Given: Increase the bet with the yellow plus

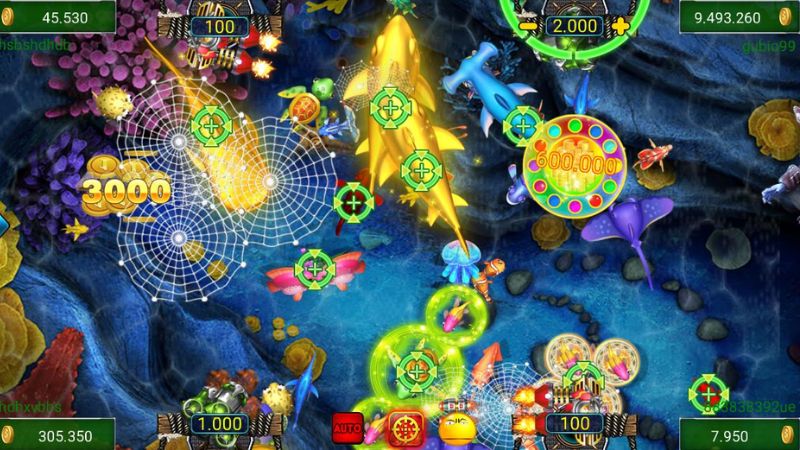Looking at the screenshot, I should click(x=621, y=24).
